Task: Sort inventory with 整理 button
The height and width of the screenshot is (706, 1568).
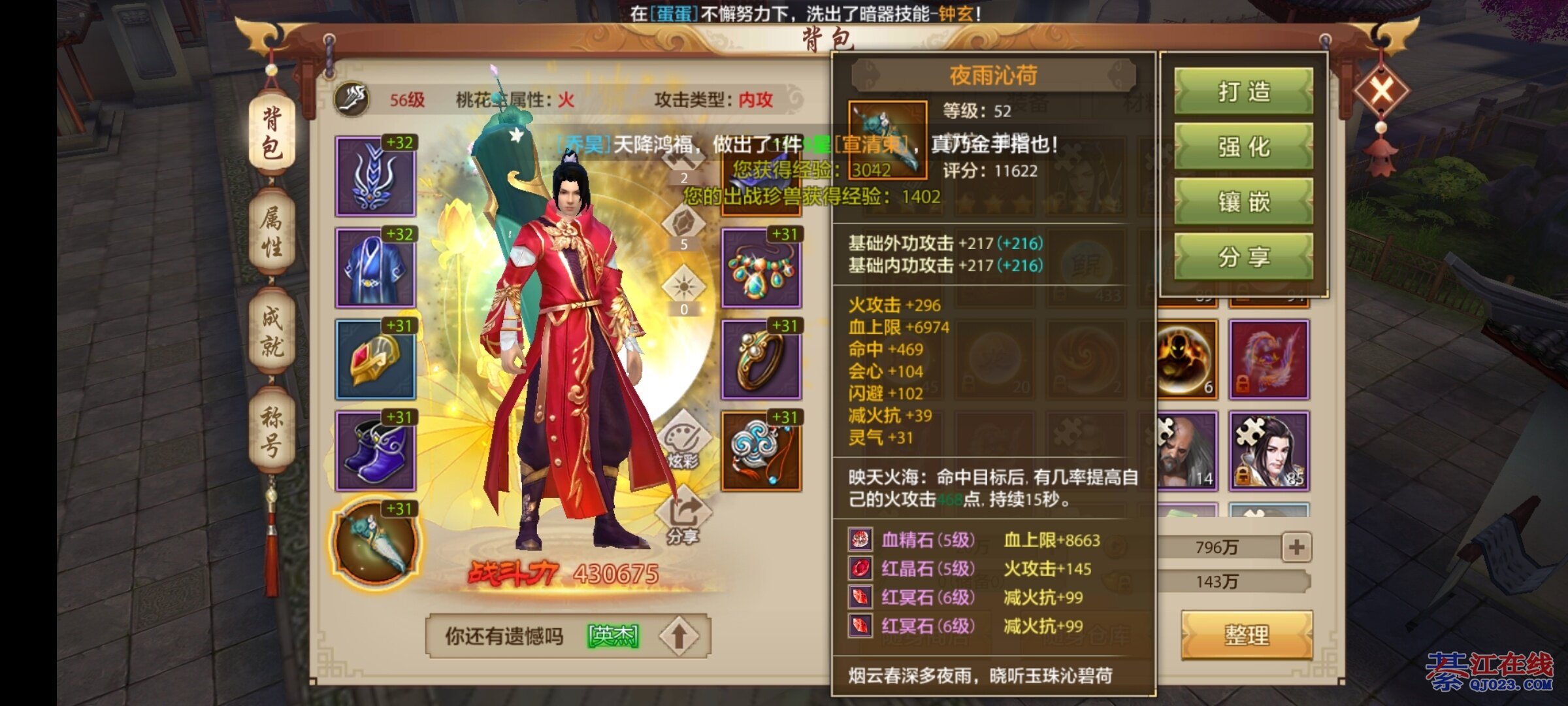Action: coord(1247,635)
